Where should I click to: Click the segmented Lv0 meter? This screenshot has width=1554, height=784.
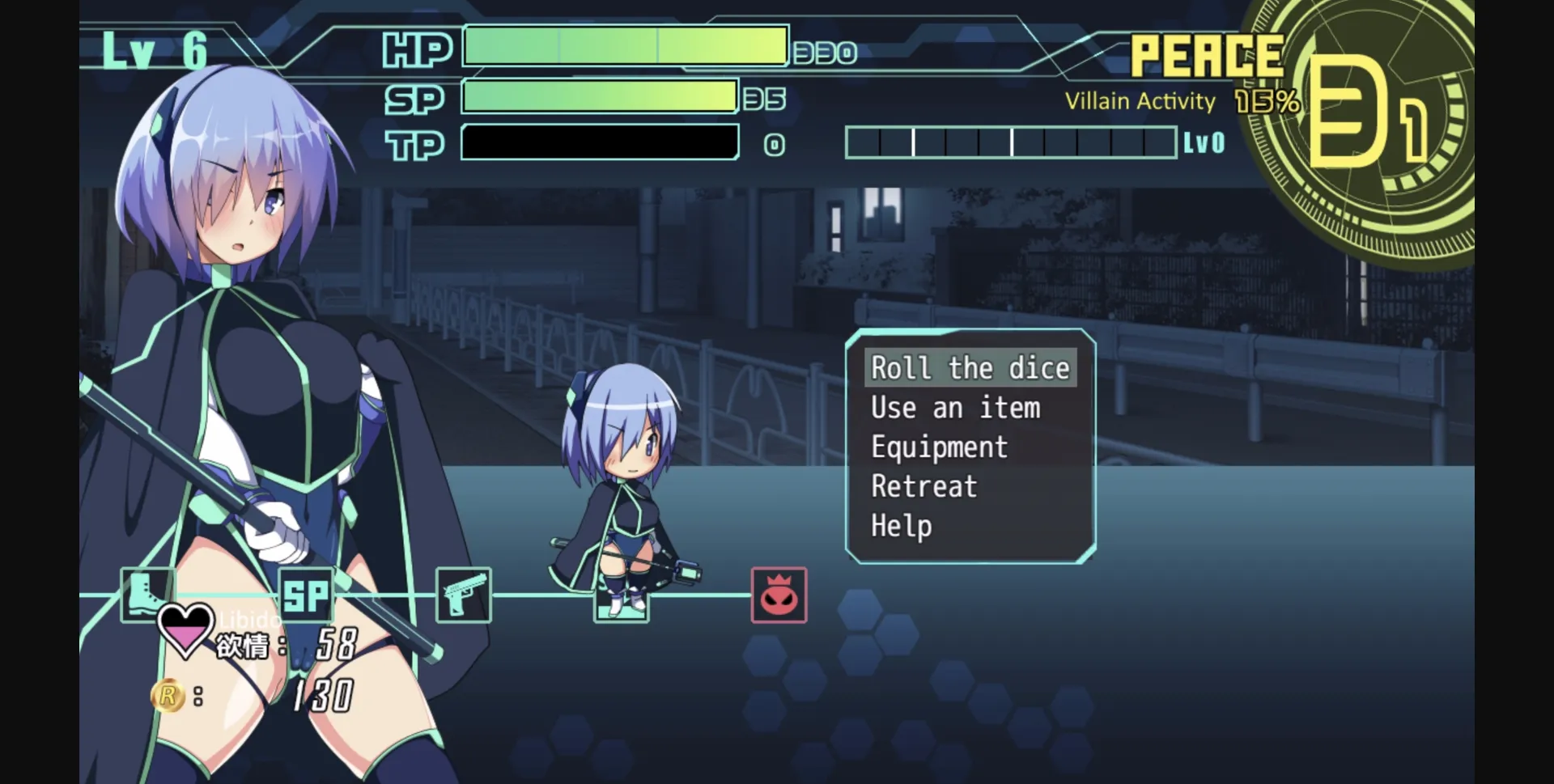[1012, 142]
